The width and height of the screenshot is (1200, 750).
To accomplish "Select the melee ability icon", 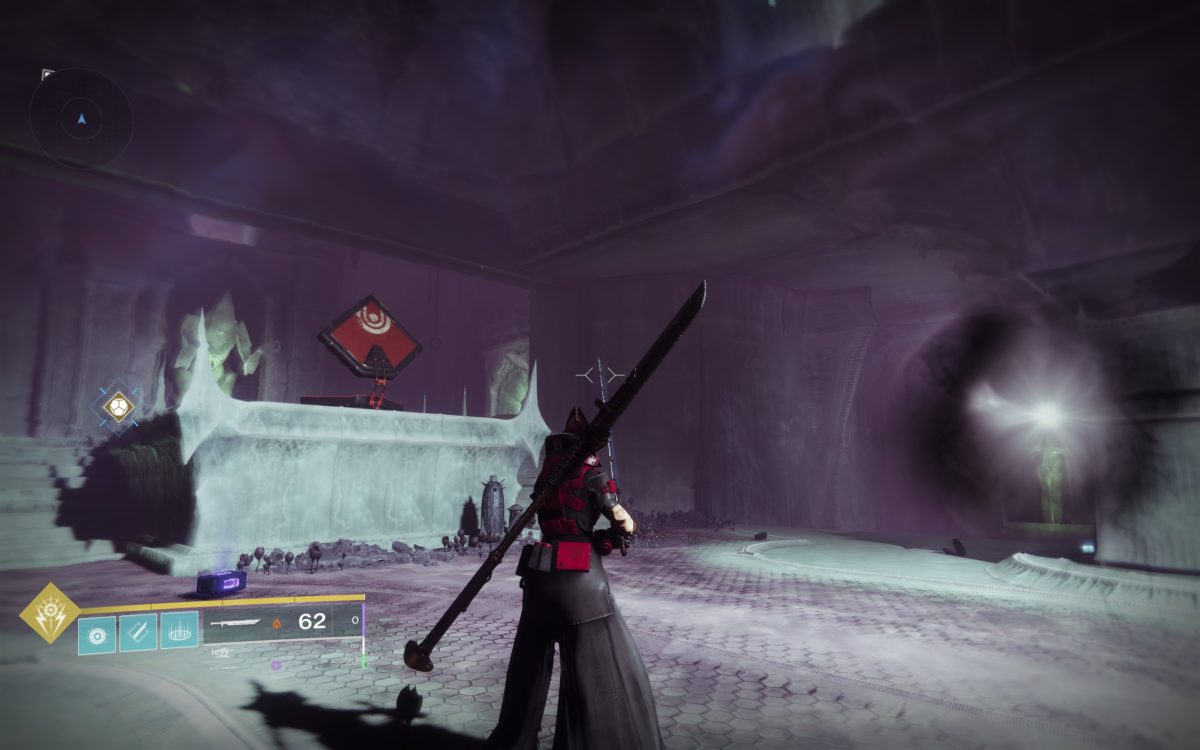I will coord(138,632).
